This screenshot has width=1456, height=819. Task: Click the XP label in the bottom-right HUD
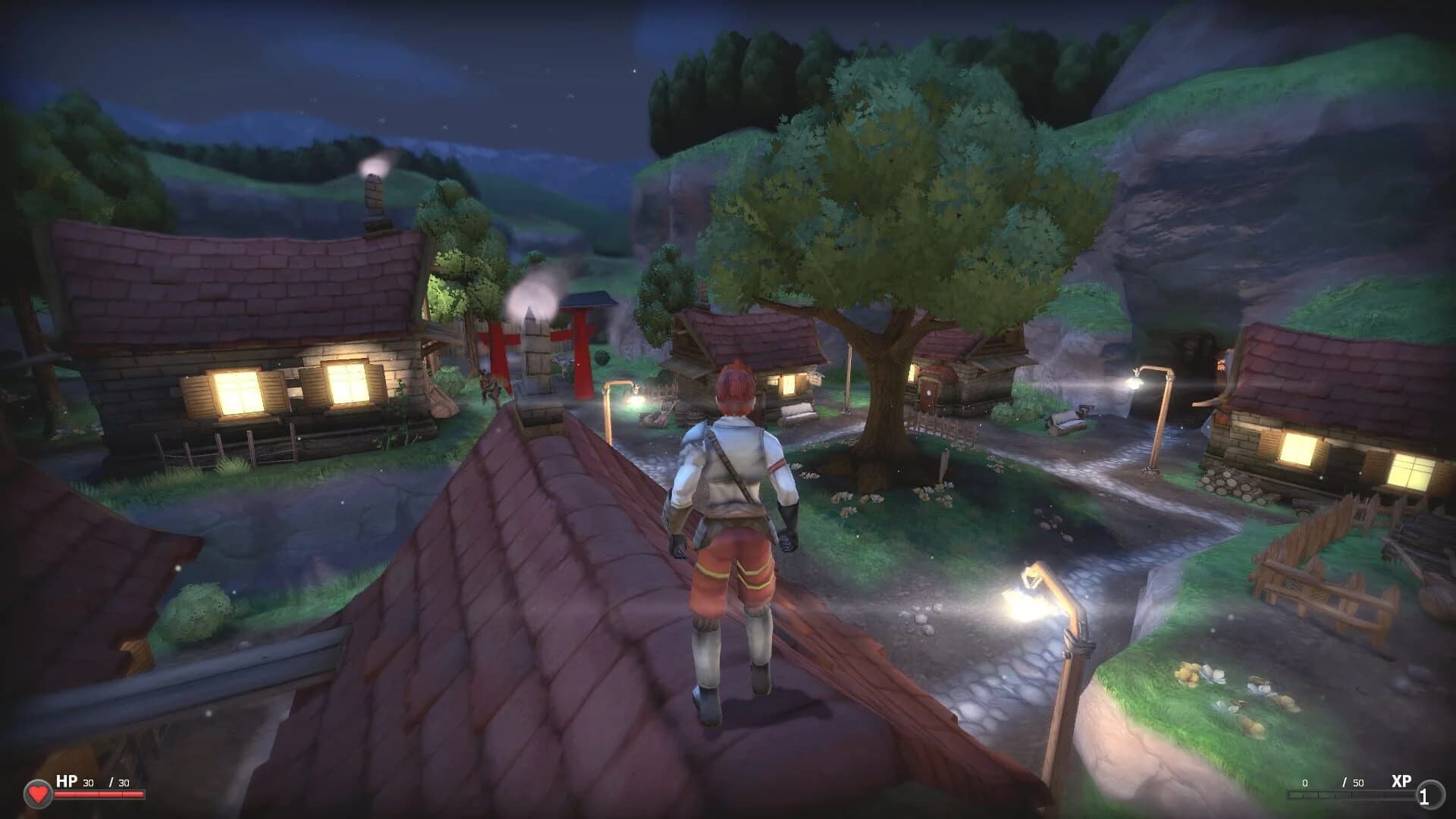(1401, 779)
